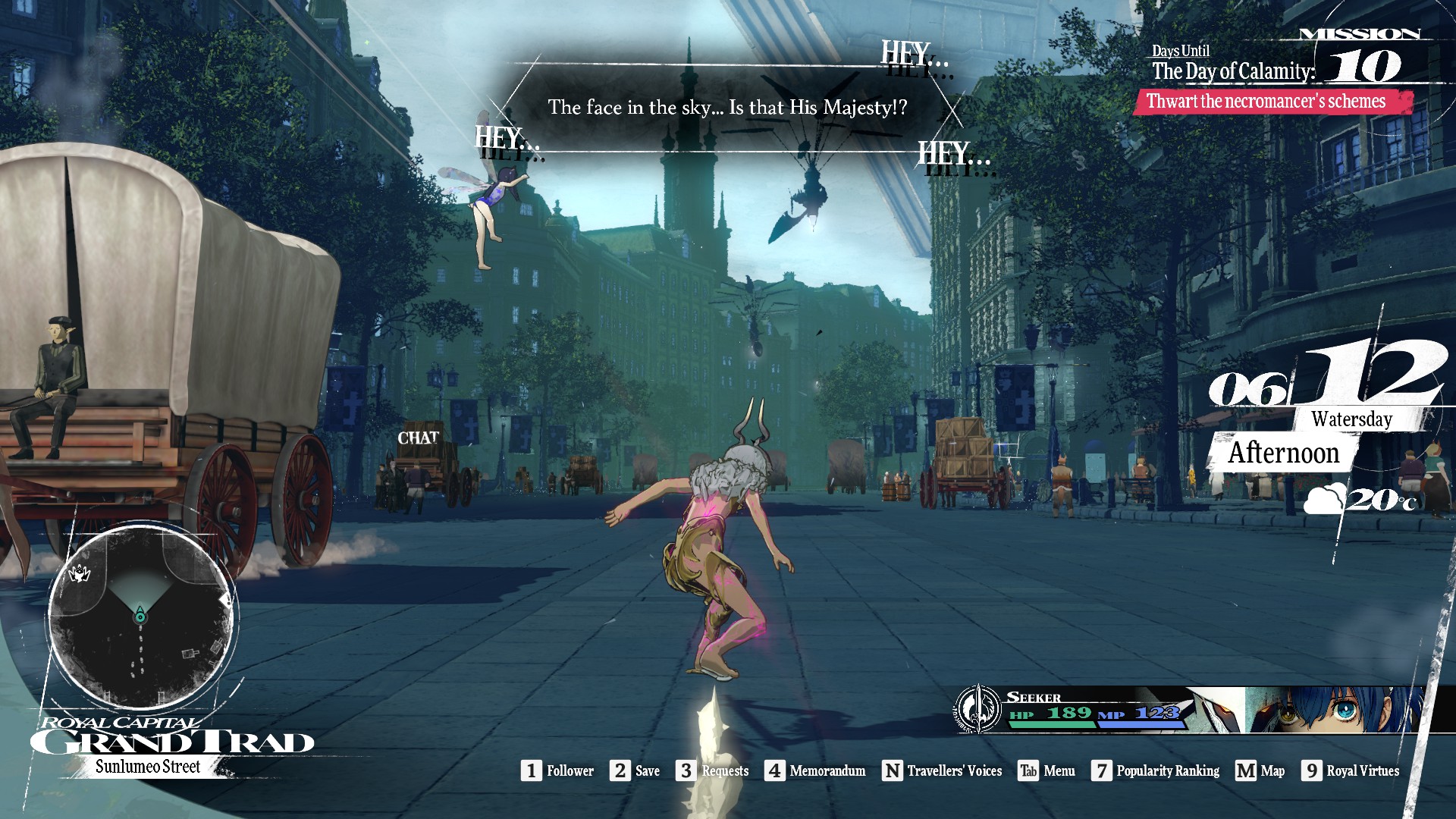Open the Map shortcut
1456x819 pixels.
pos(1260,771)
